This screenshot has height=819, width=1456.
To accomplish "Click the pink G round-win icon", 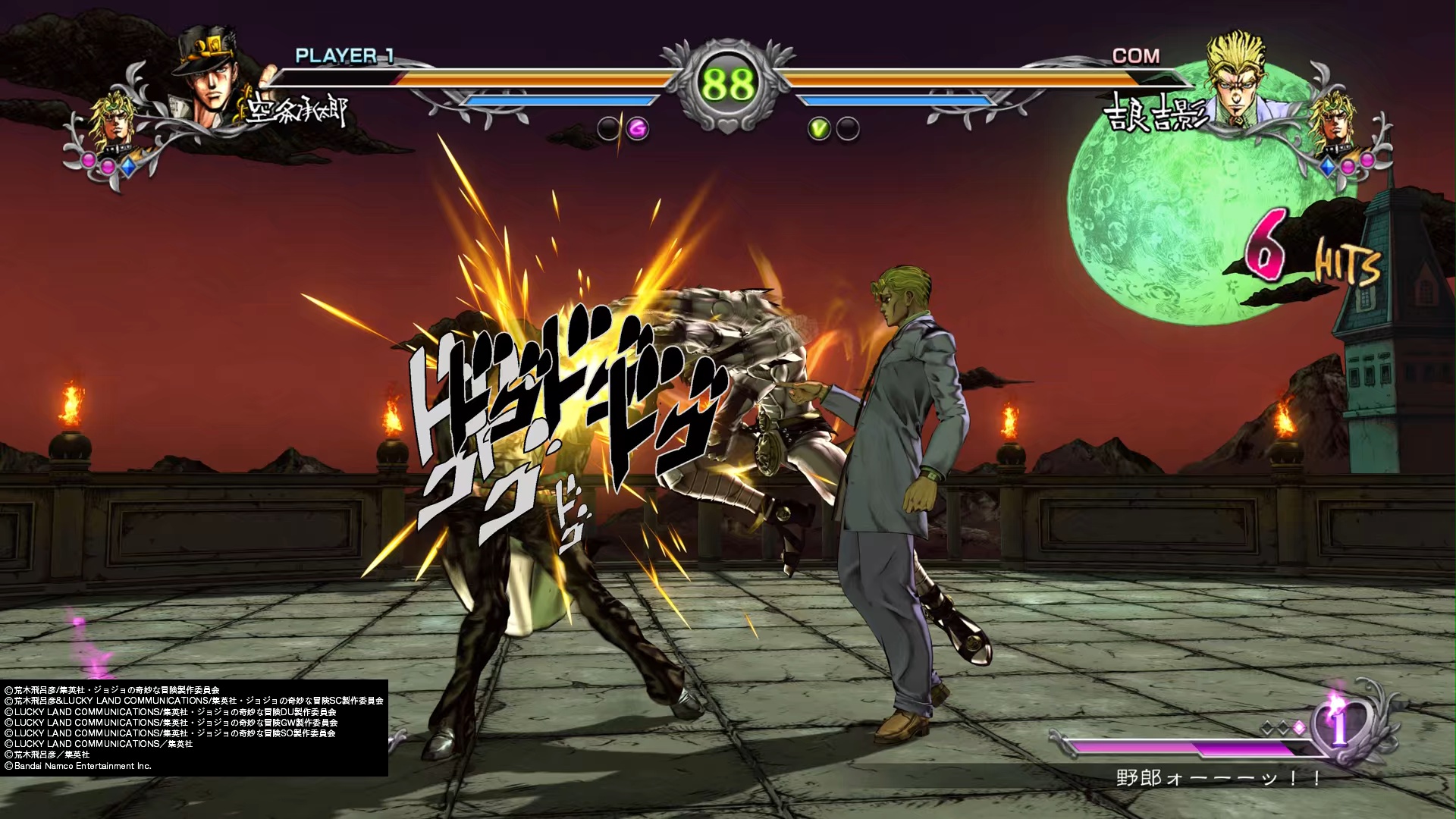I will (x=638, y=130).
